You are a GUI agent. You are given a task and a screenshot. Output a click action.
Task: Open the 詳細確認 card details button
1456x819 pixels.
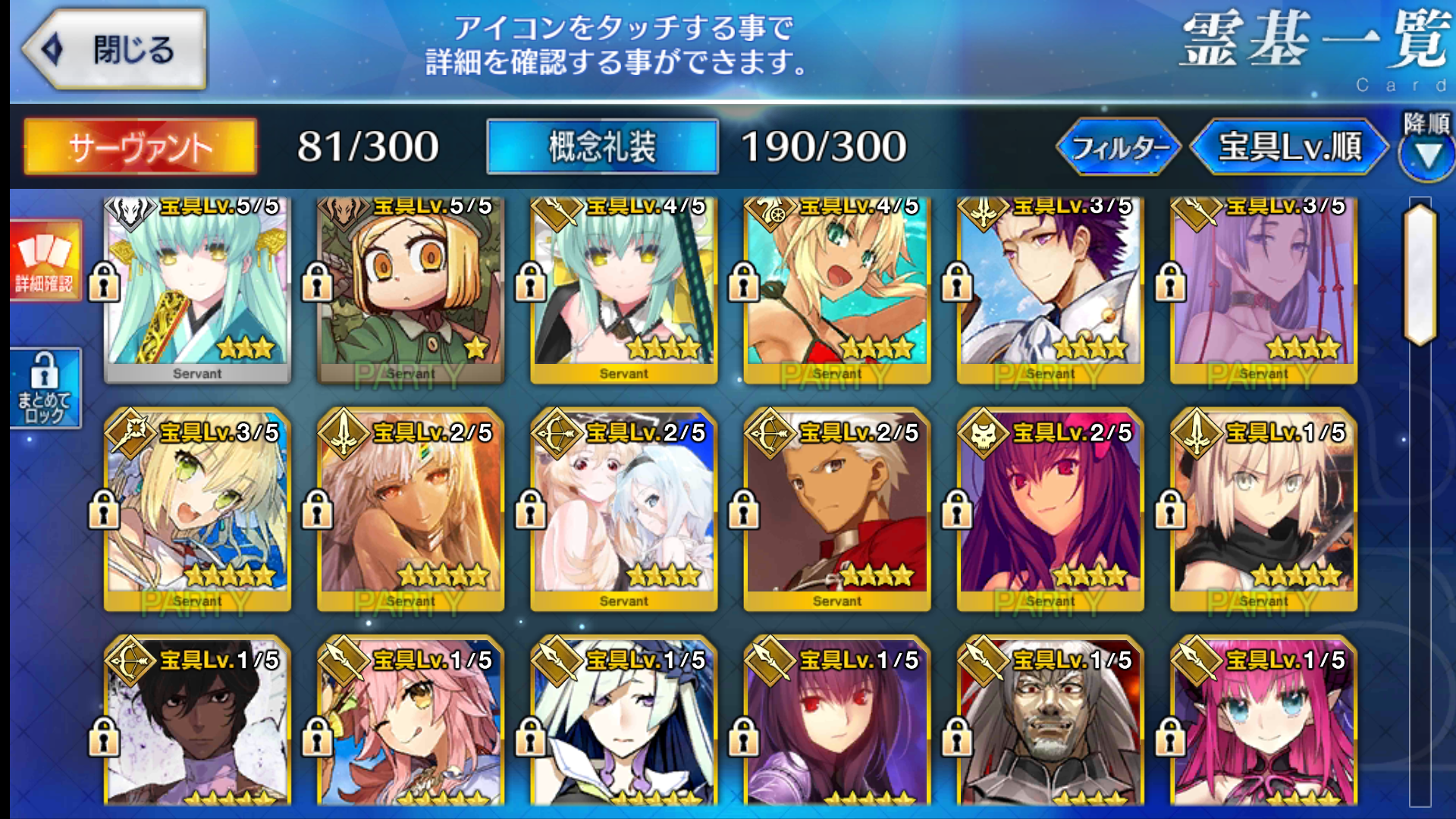45,260
